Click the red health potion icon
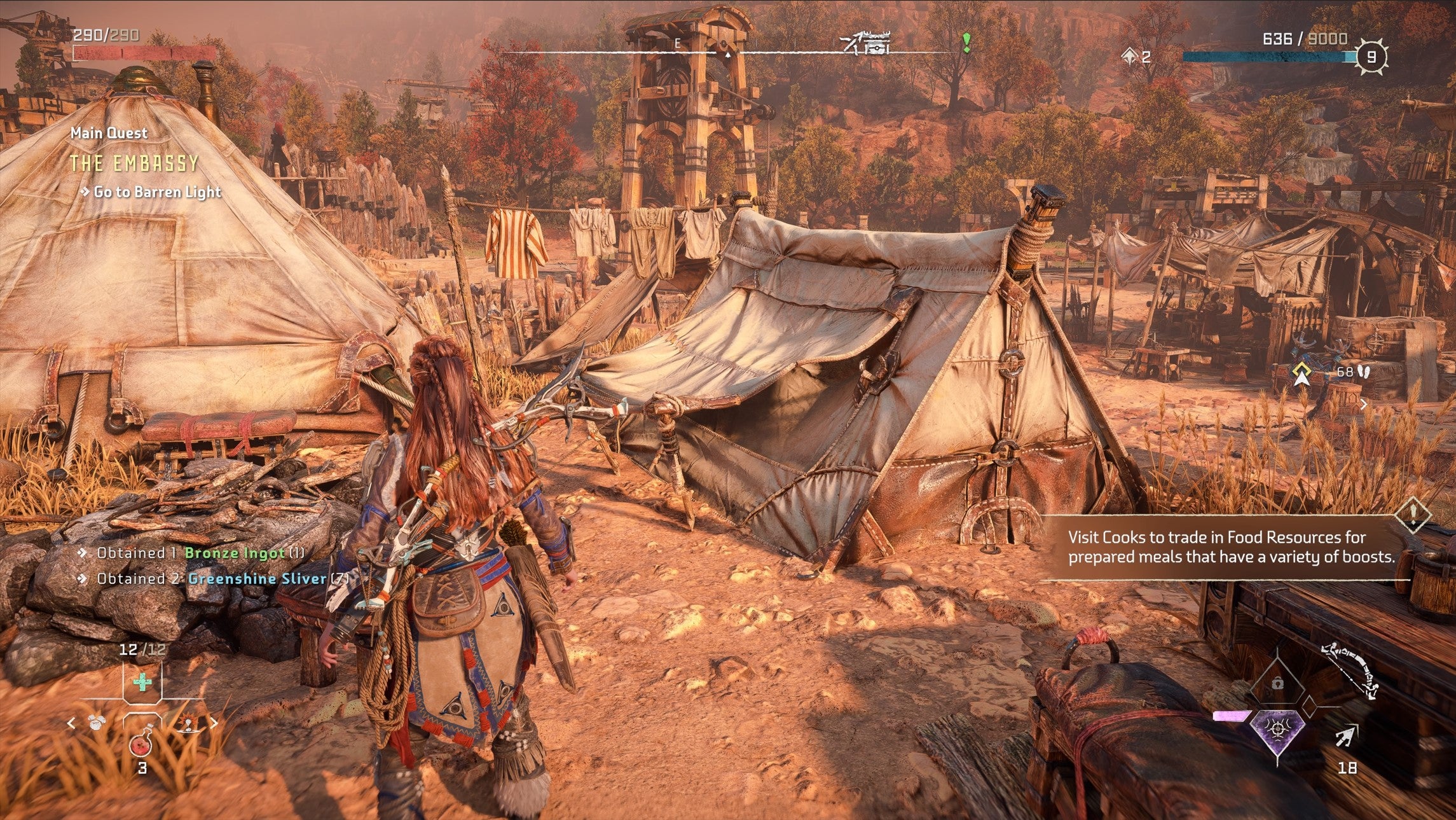This screenshot has height=820, width=1456. (x=141, y=746)
